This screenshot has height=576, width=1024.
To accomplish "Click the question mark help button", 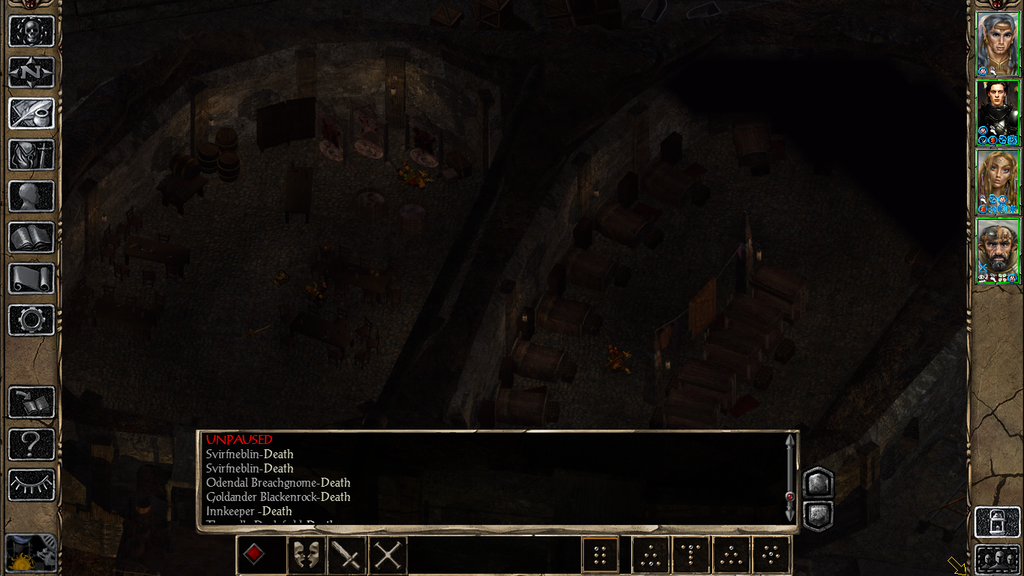I will coord(31,444).
